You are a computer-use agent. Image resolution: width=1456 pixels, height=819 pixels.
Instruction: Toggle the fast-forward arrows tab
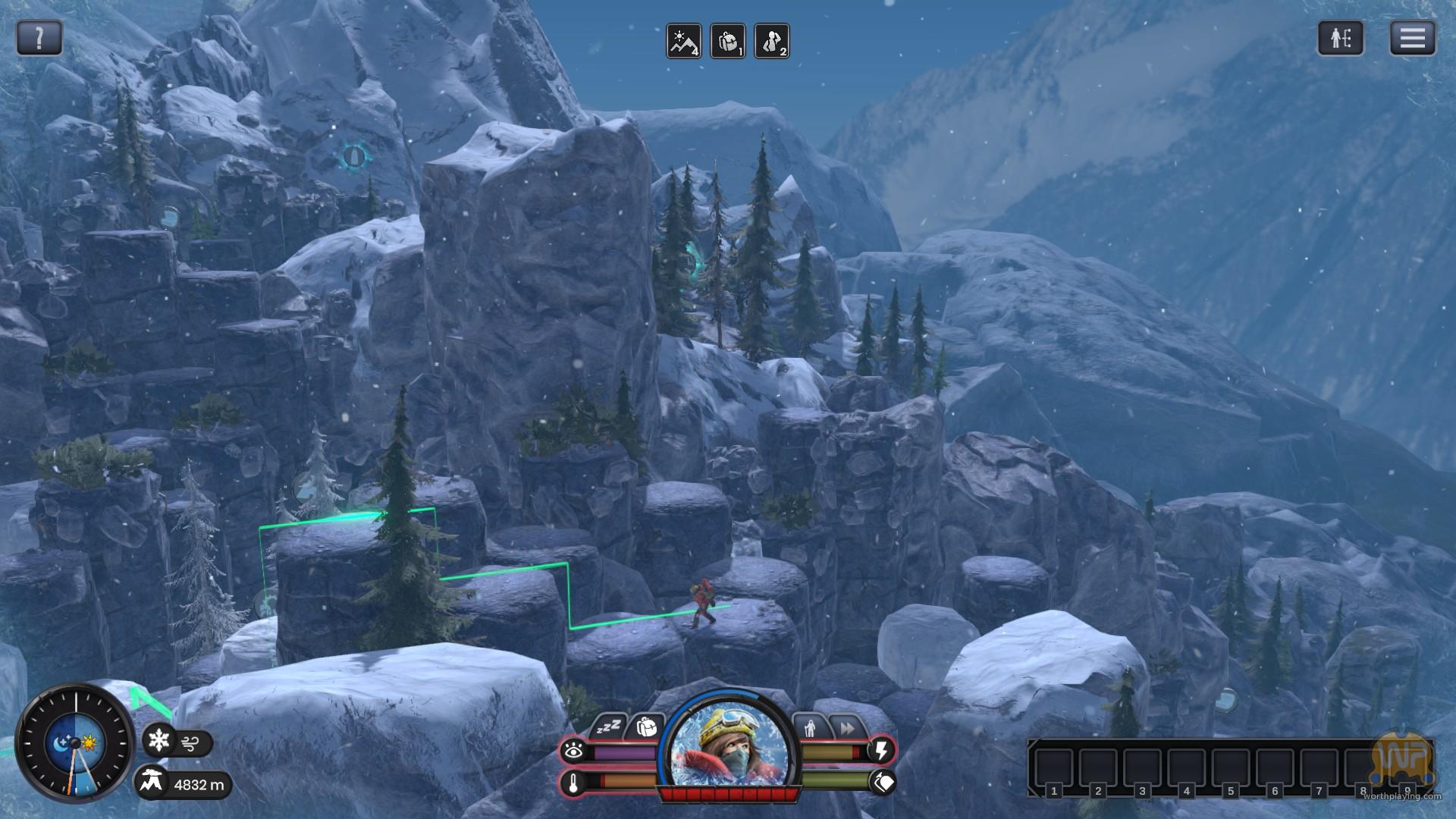[x=847, y=728]
